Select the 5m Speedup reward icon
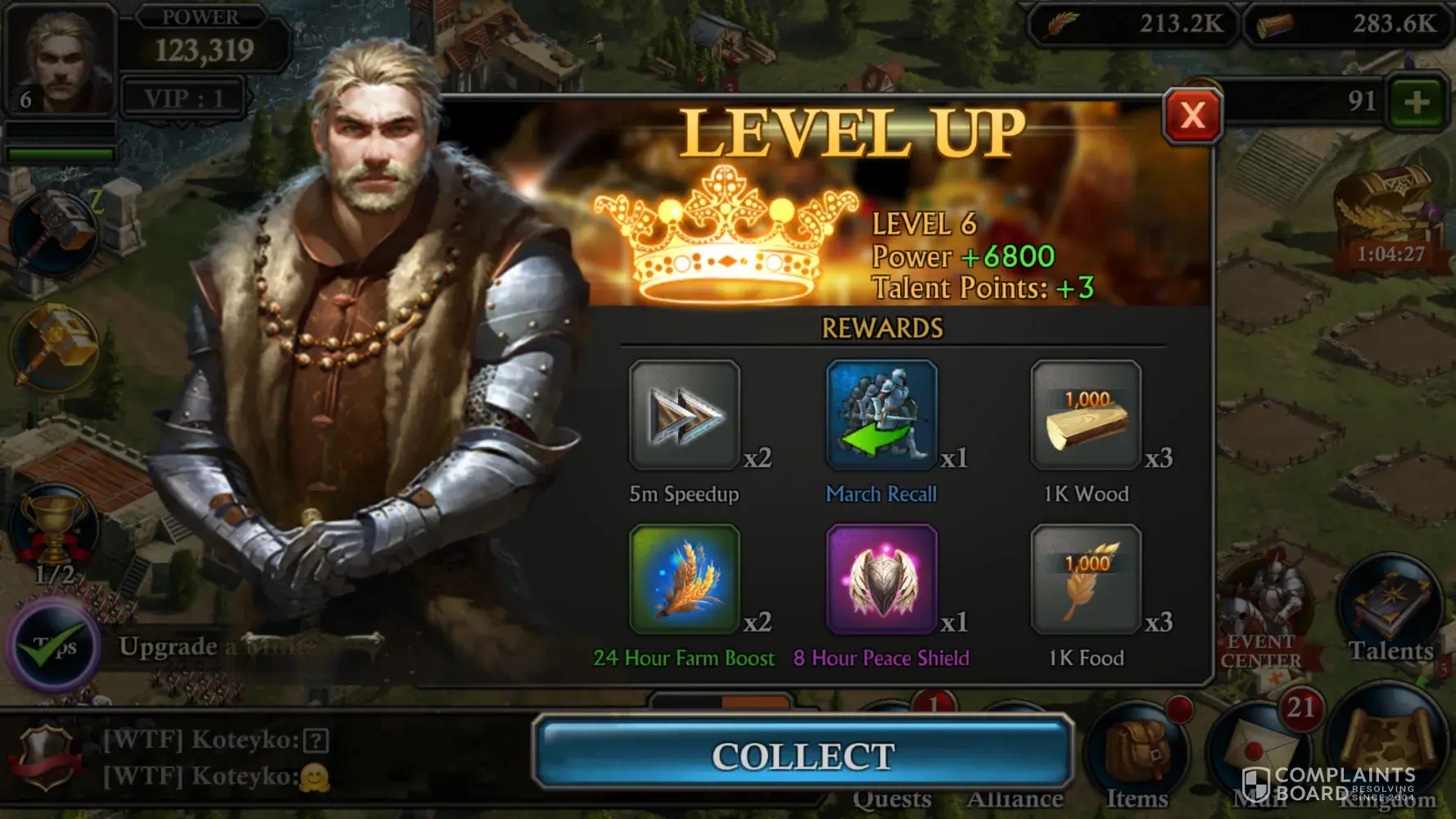The width and height of the screenshot is (1456, 819). (x=684, y=415)
